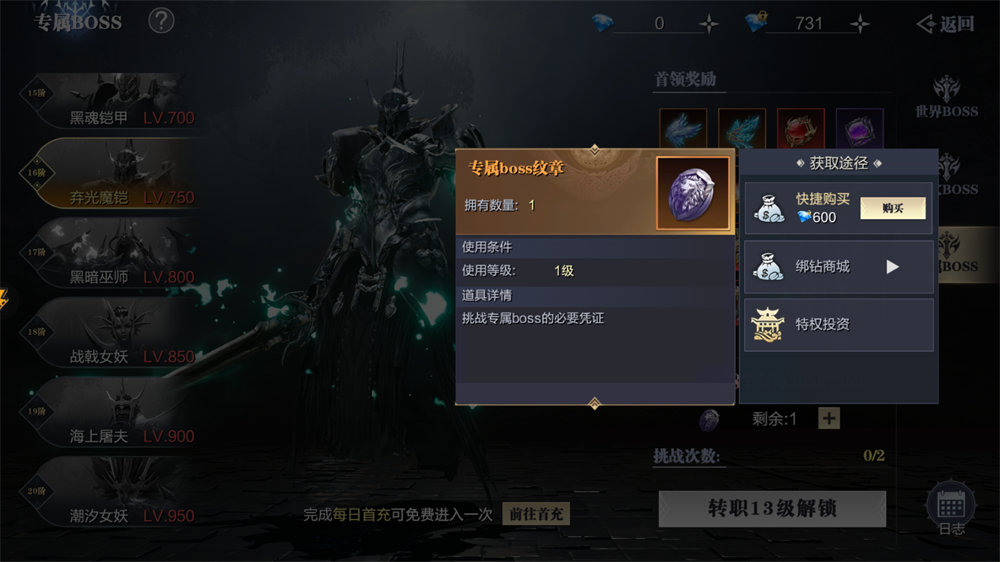Go to first recharge via 前往首充
The image size is (1000, 562).
pyautogui.click(x=535, y=514)
